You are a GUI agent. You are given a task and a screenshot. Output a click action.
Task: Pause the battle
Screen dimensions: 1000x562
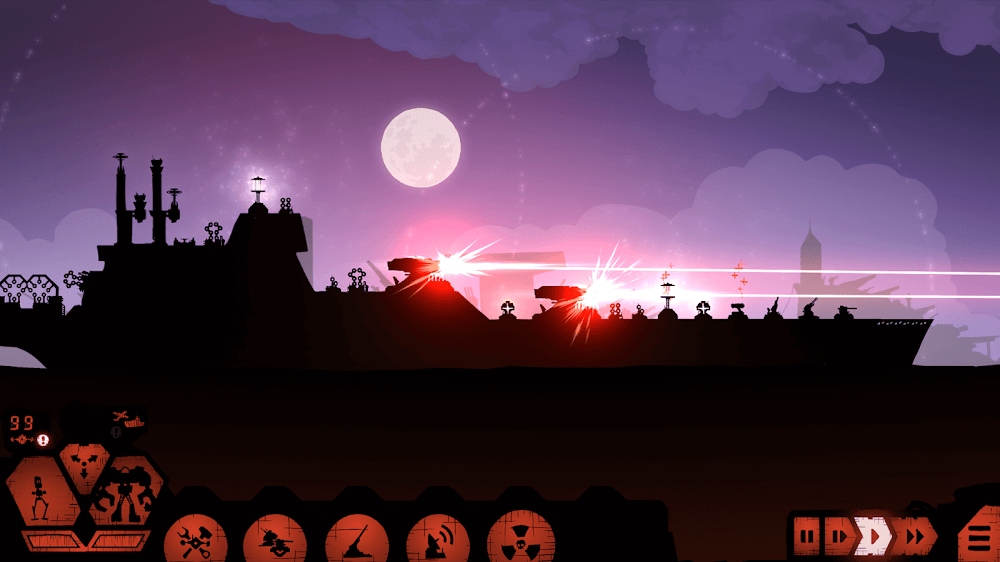point(806,537)
